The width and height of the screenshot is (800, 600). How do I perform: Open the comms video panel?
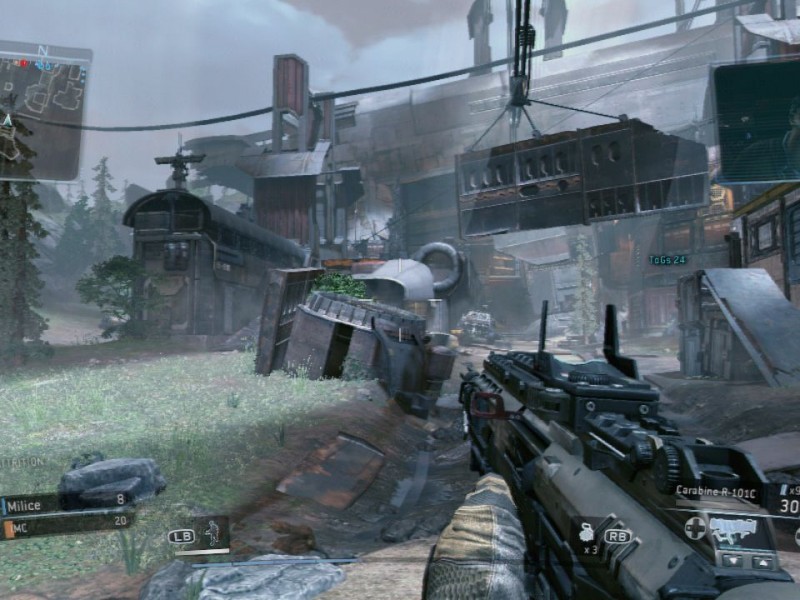[757, 120]
